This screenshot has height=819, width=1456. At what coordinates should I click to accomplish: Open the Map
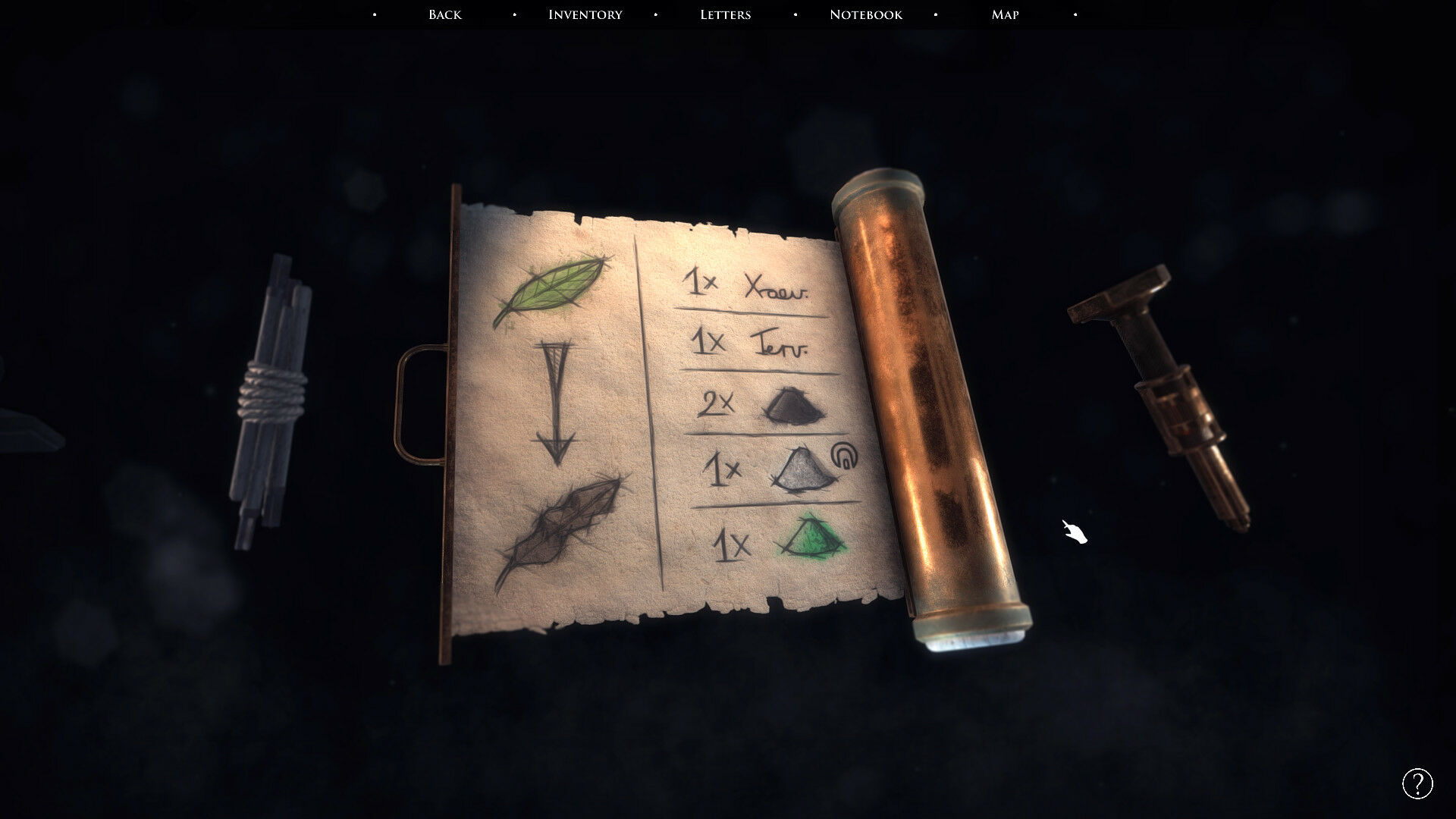(1005, 14)
